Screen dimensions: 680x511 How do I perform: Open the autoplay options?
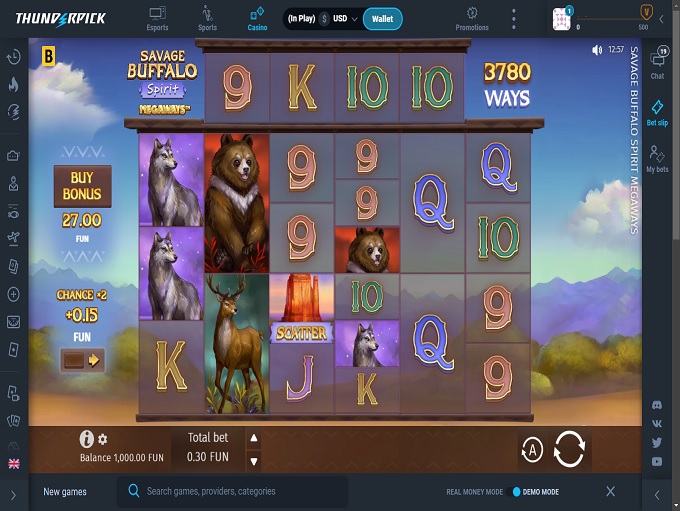(x=532, y=450)
